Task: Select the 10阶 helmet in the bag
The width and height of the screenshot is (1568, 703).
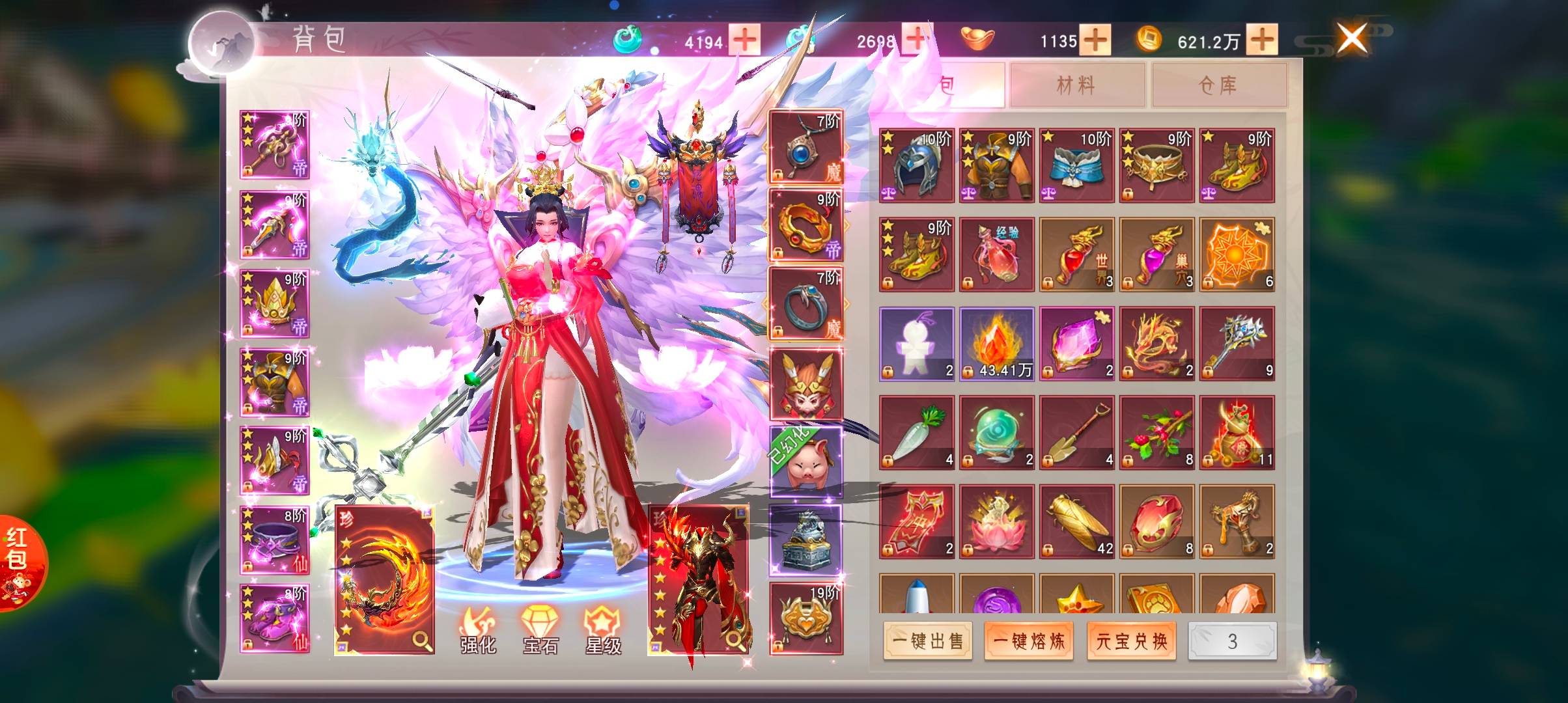Action: tap(916, 165)
